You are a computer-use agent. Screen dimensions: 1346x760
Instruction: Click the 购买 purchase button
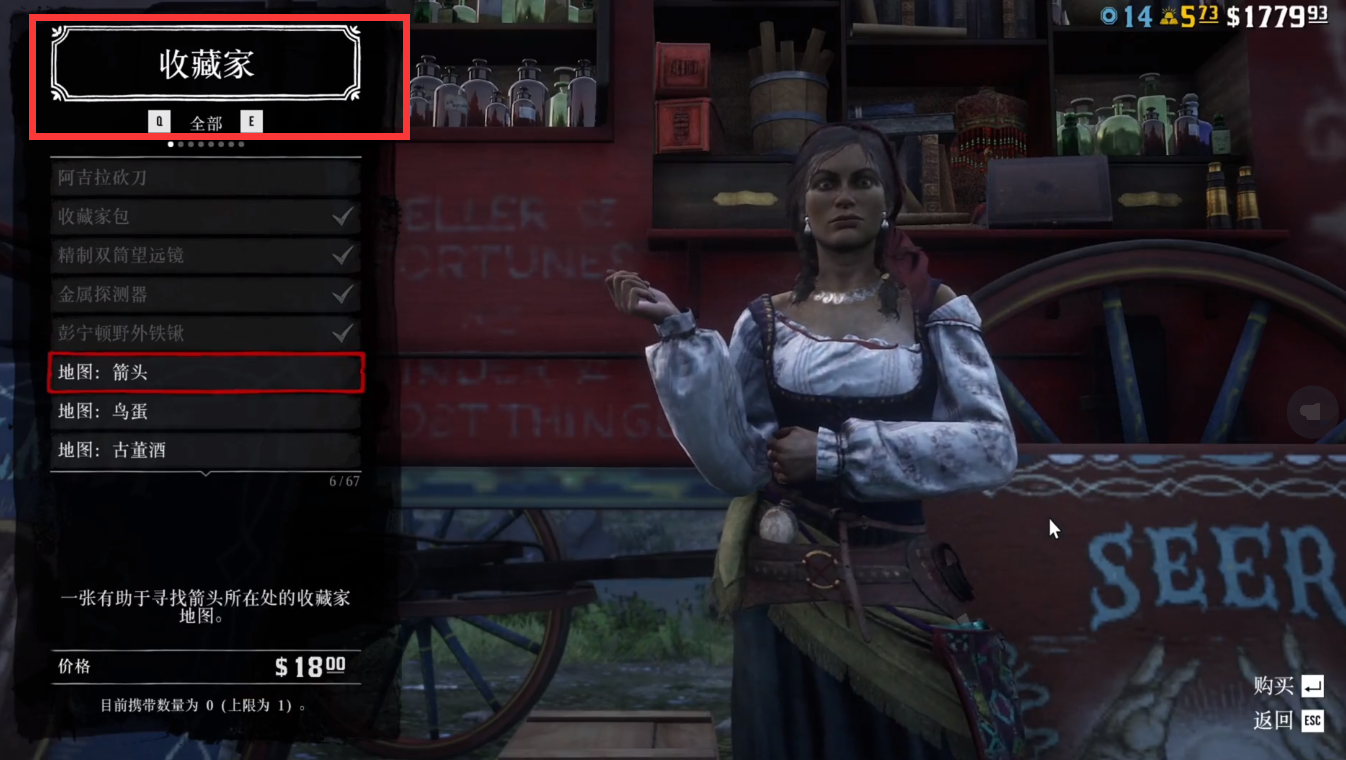click(1289, 686)
